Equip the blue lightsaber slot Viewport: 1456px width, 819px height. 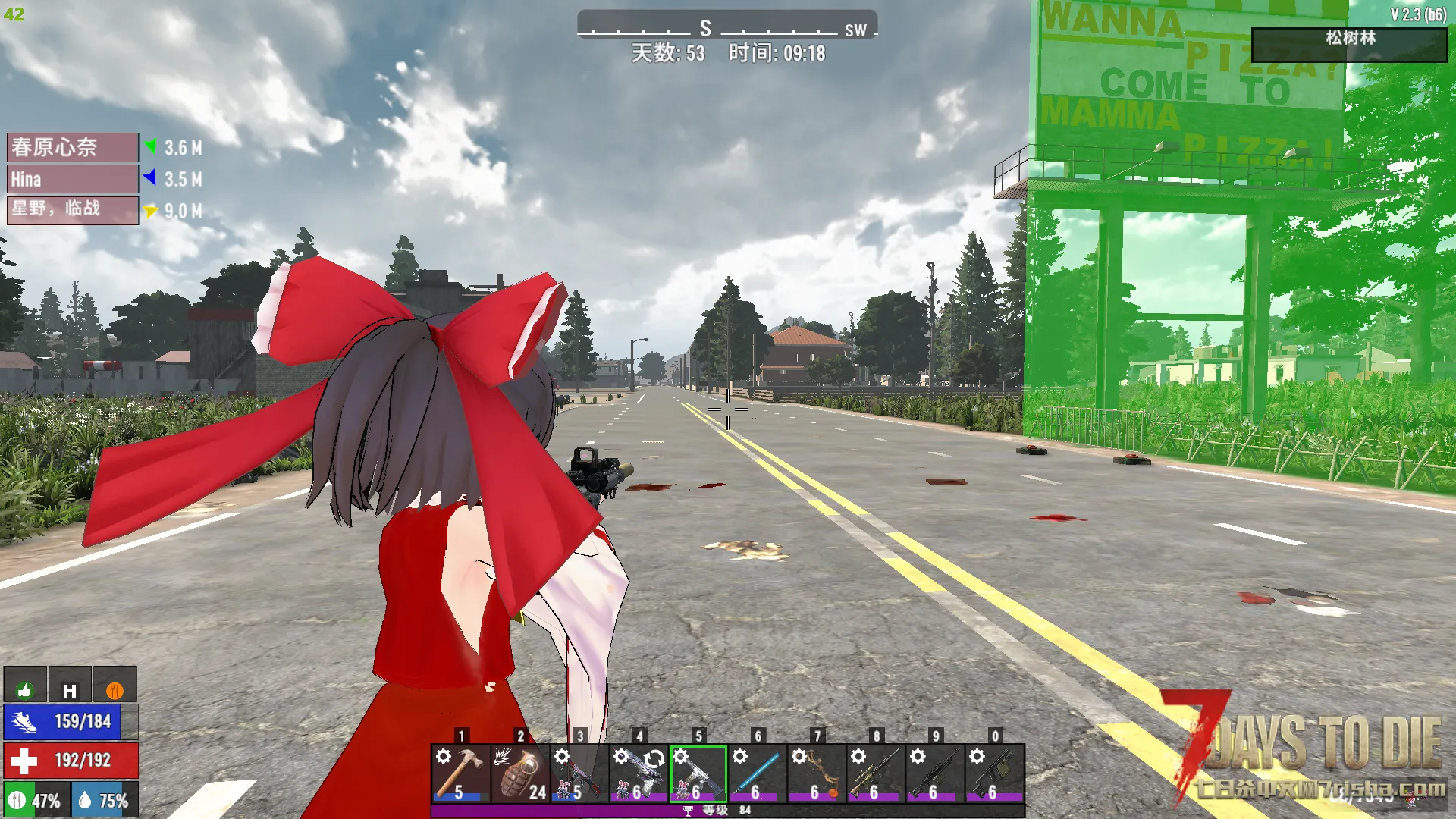click(x=757, y=773)
